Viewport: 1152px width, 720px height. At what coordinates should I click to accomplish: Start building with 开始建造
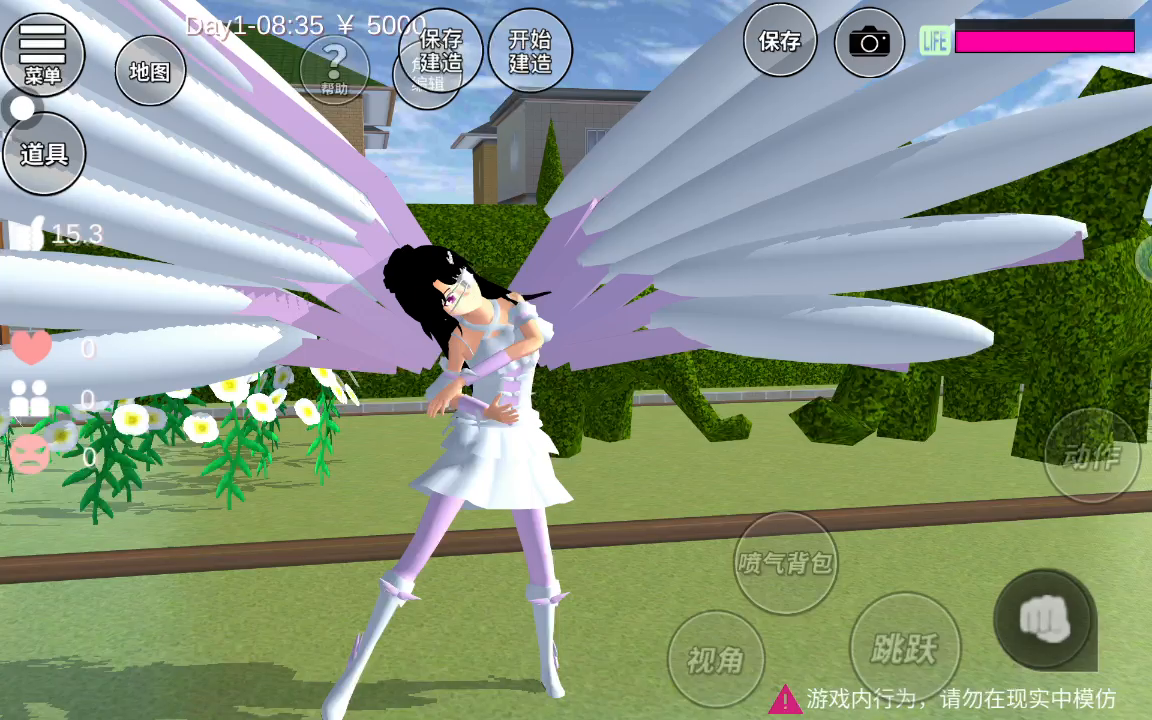click(530, 51)
